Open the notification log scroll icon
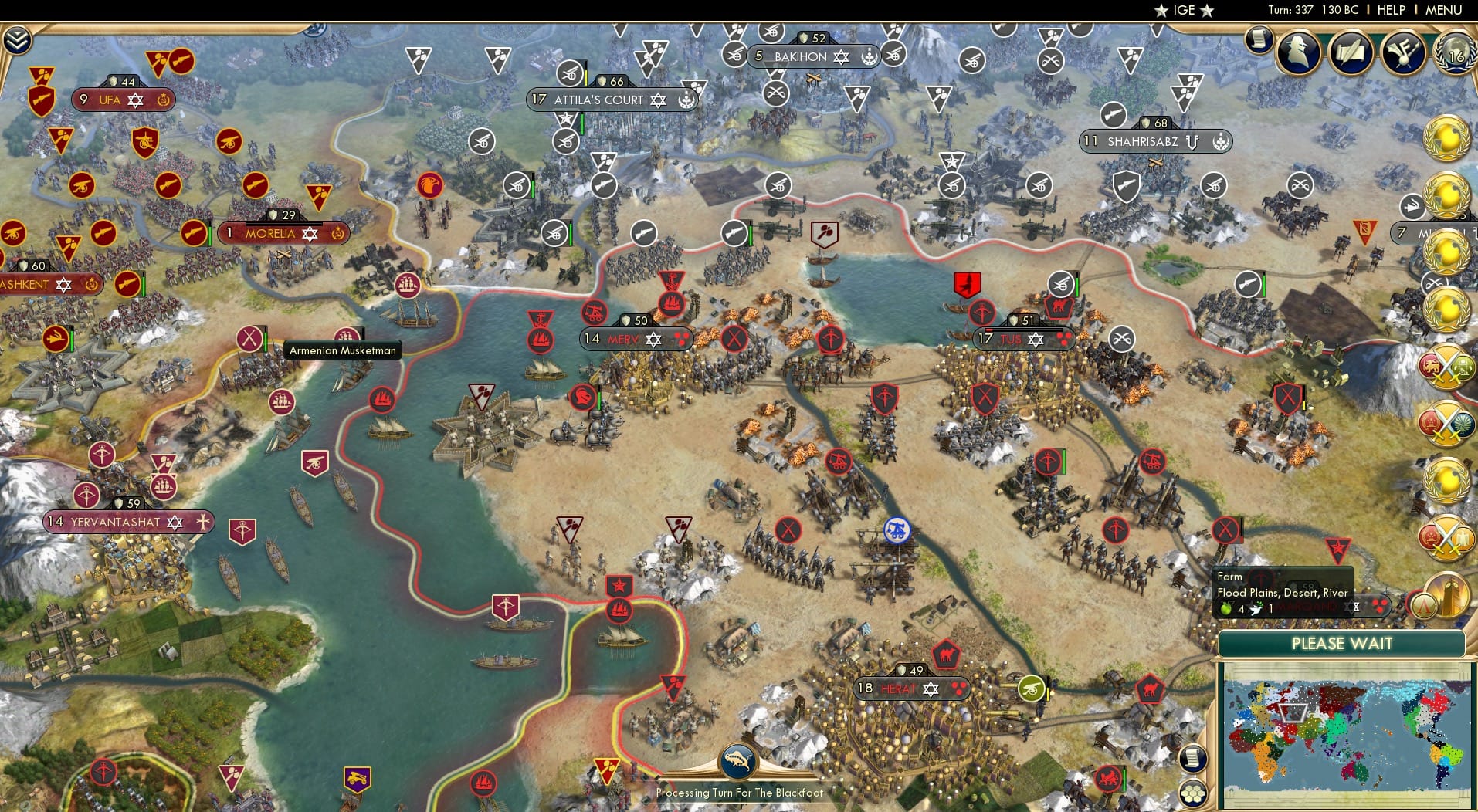This screenshot has width=1478, height=812. point(1259,40)
